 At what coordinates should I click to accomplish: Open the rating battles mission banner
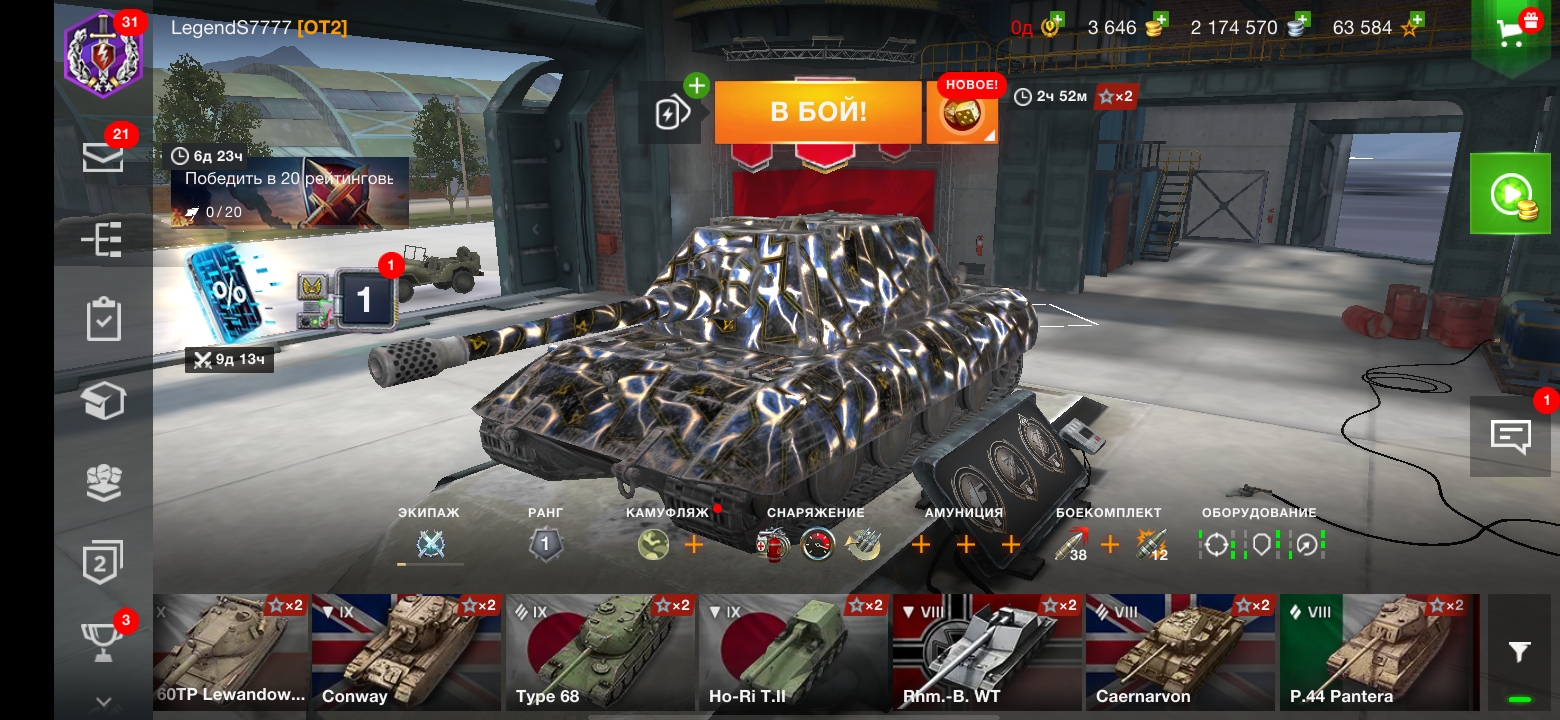(x=290, y=192)
